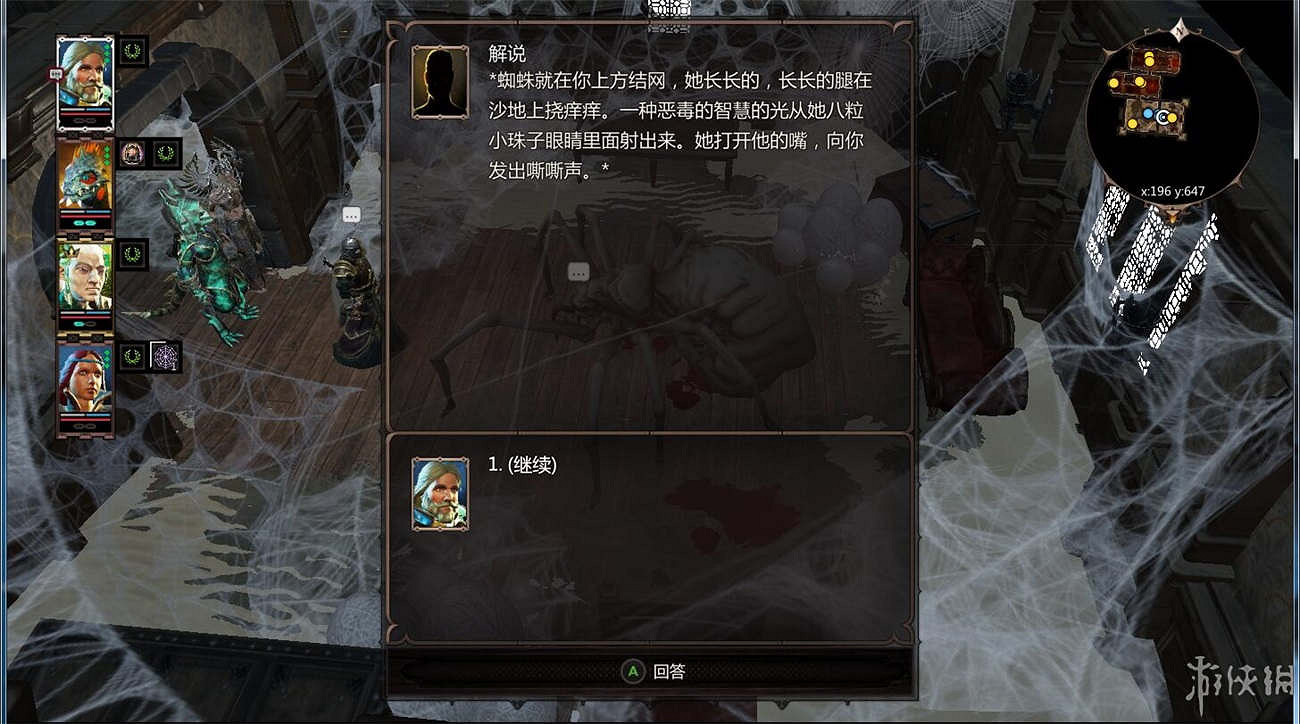Select the bearded character's portrait

[x=85, y=76]
